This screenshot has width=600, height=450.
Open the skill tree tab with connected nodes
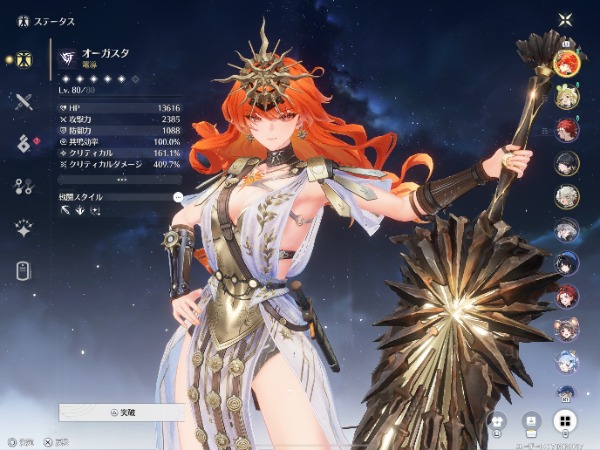coord(25,186)
